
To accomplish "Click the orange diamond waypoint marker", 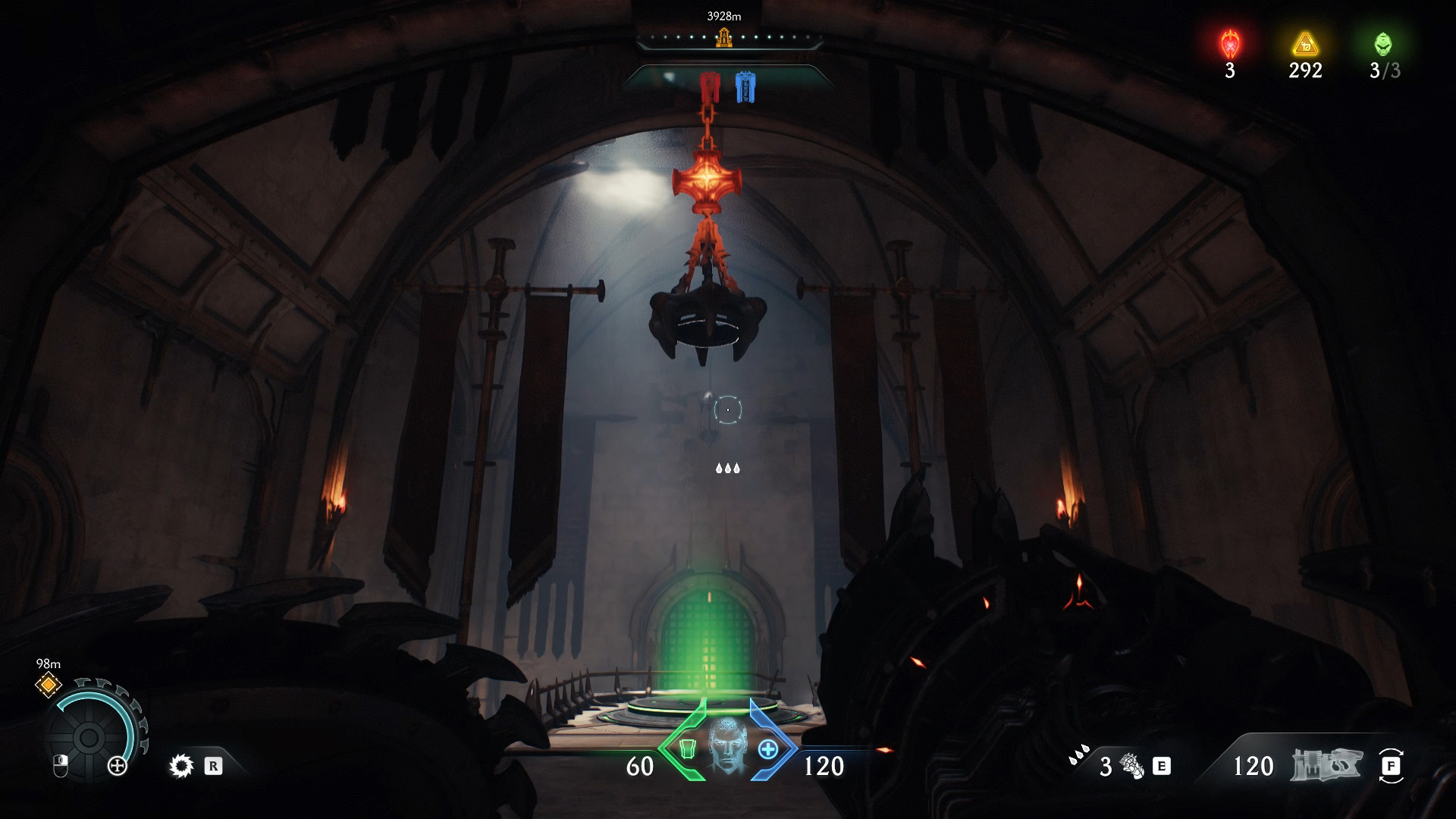I will (49, 685).
